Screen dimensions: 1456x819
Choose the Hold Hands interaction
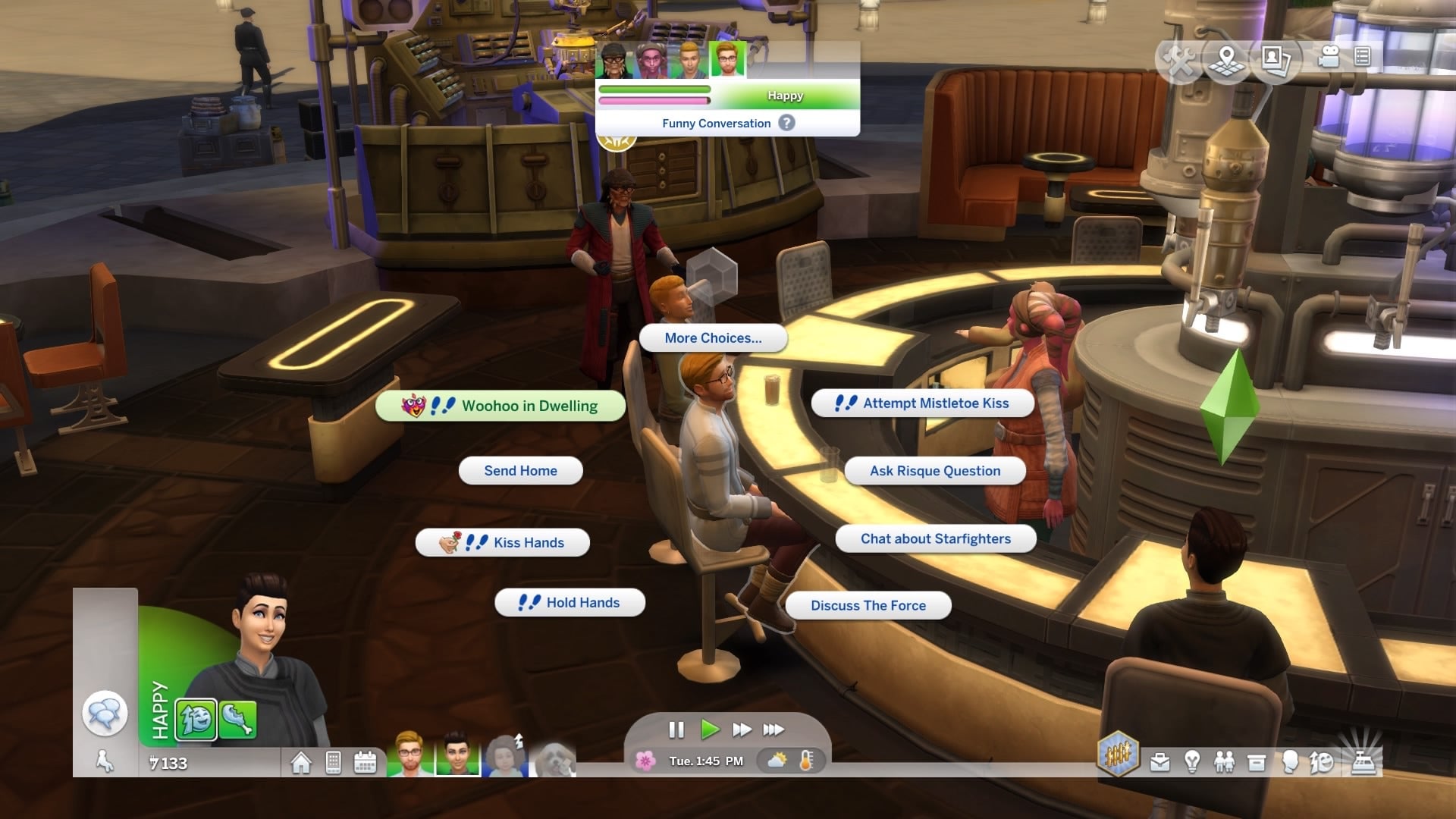(570, 603)
